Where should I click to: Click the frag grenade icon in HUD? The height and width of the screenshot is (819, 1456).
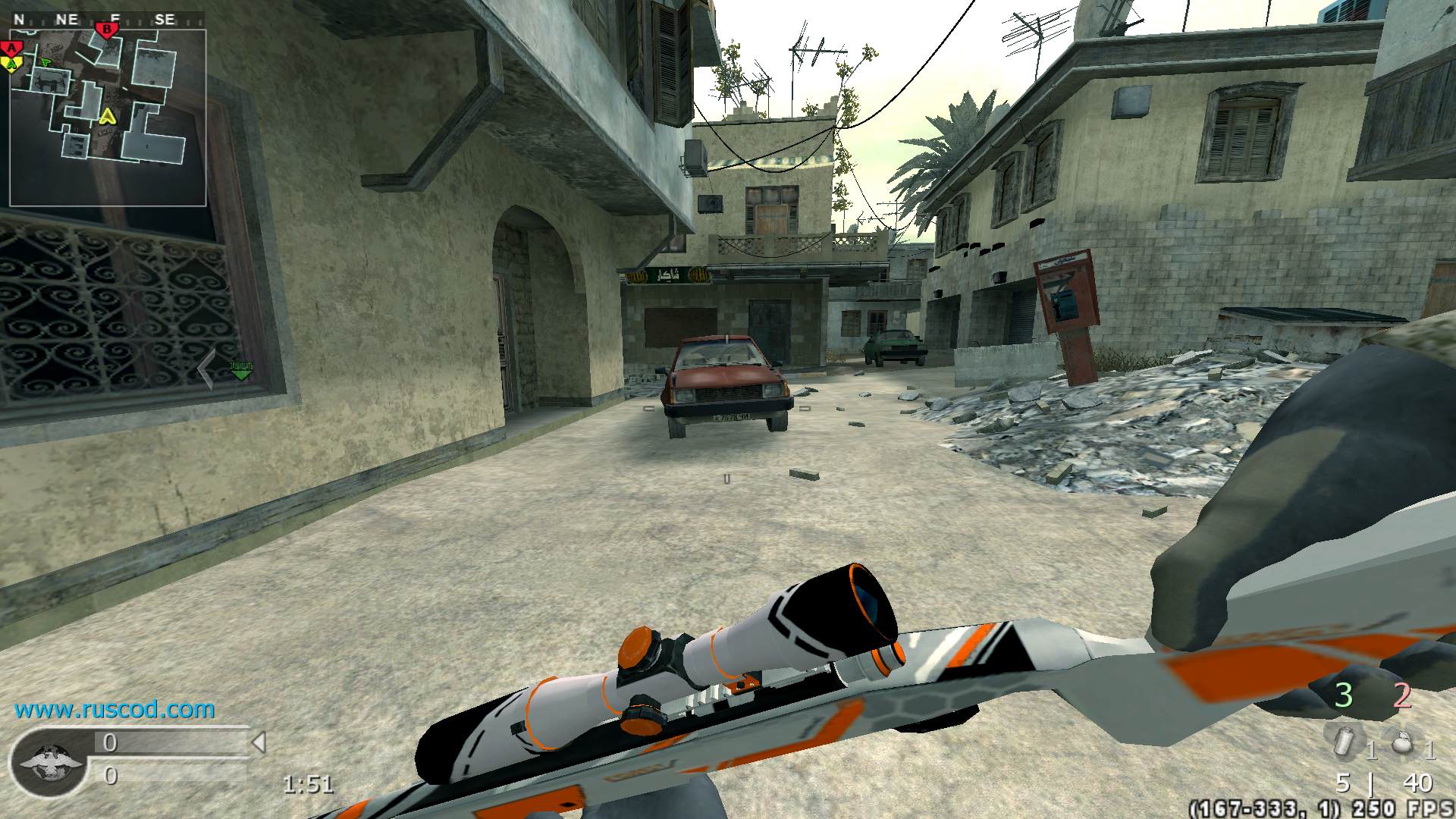point(1401,743)
